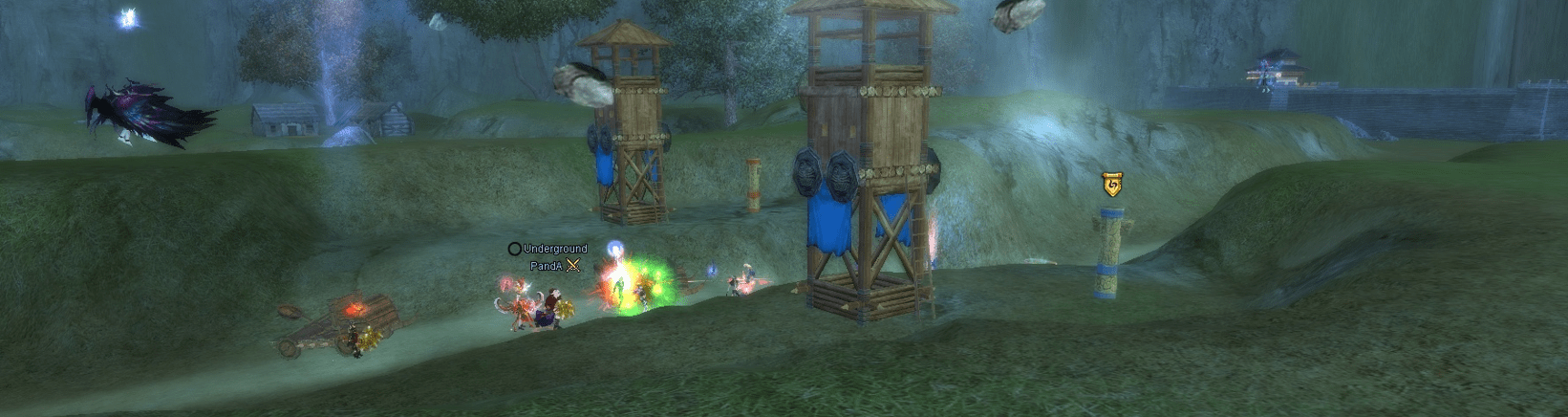Click the golden banner marker icon
The width and height of the screenshot is (1568, 417).
[x=1111, y=184]
